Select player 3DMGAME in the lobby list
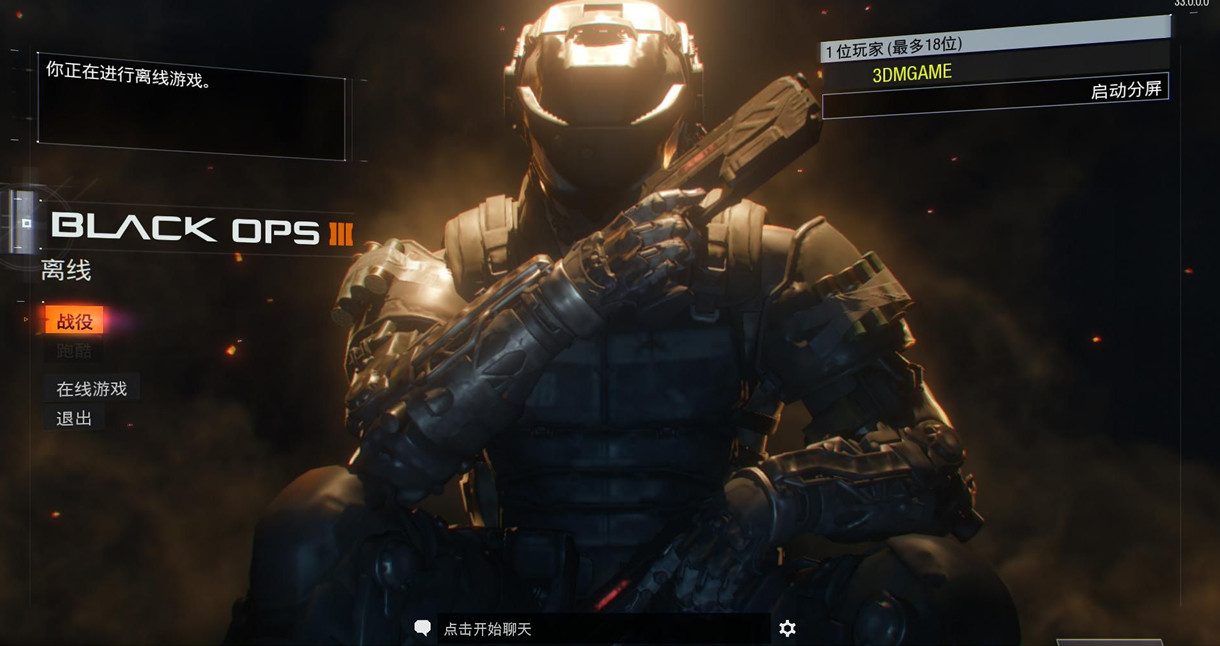The image size is (1220, 646). [912, 73]
